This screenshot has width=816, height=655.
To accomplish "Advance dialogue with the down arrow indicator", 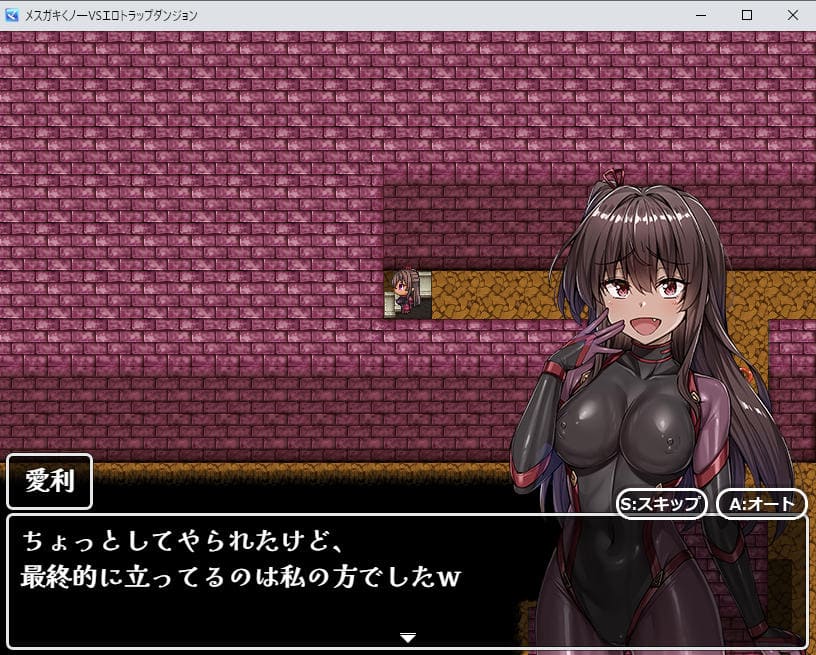I will [407, 637].
